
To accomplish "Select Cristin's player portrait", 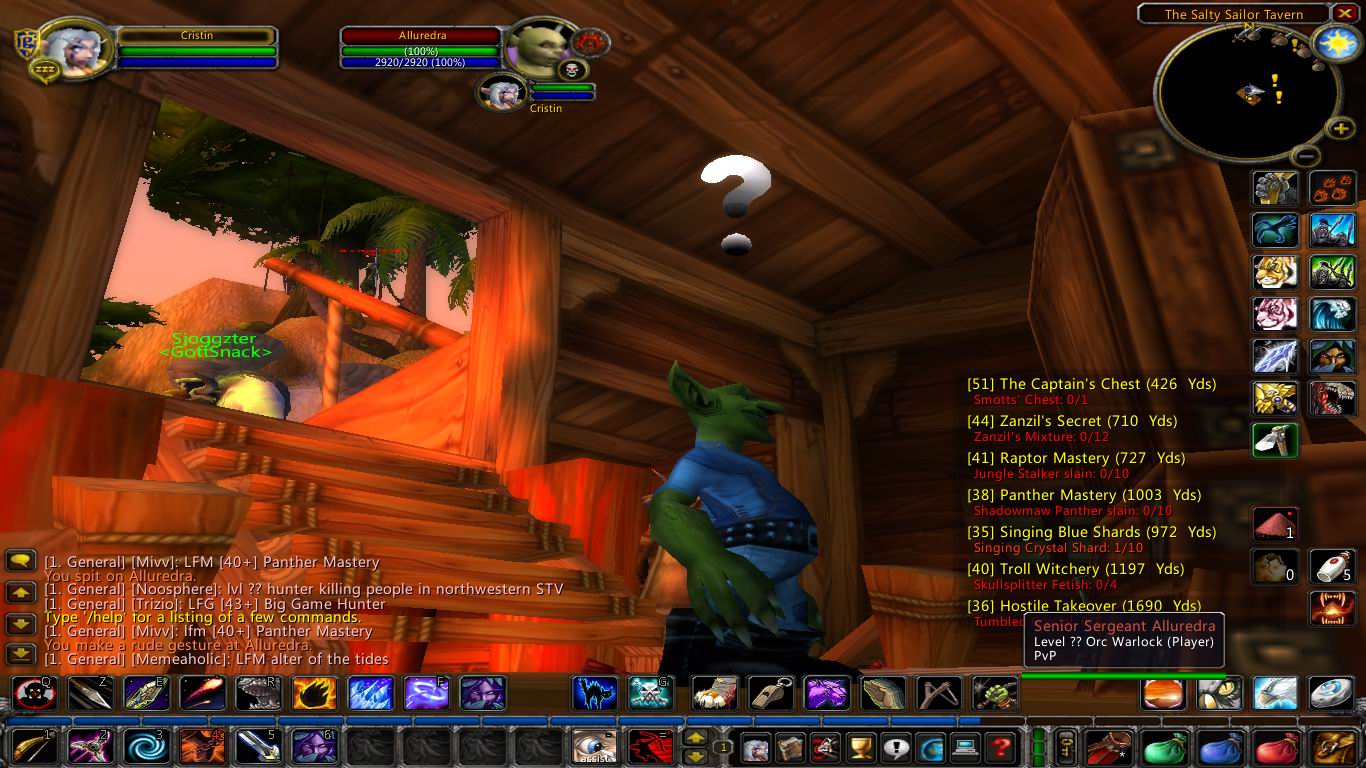I will [x=75, y=50].
